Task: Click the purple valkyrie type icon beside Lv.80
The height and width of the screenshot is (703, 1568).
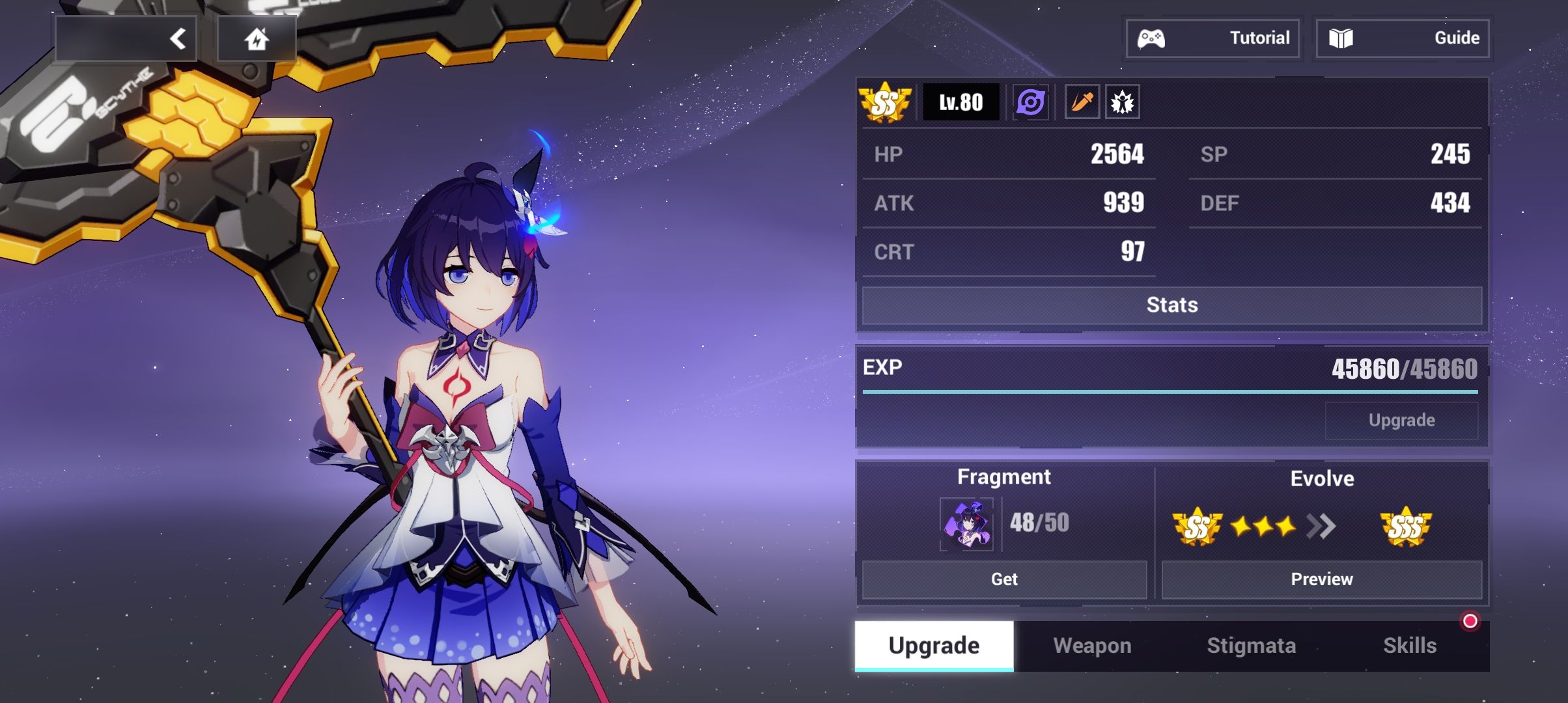Action: [x=1029, y=103]
